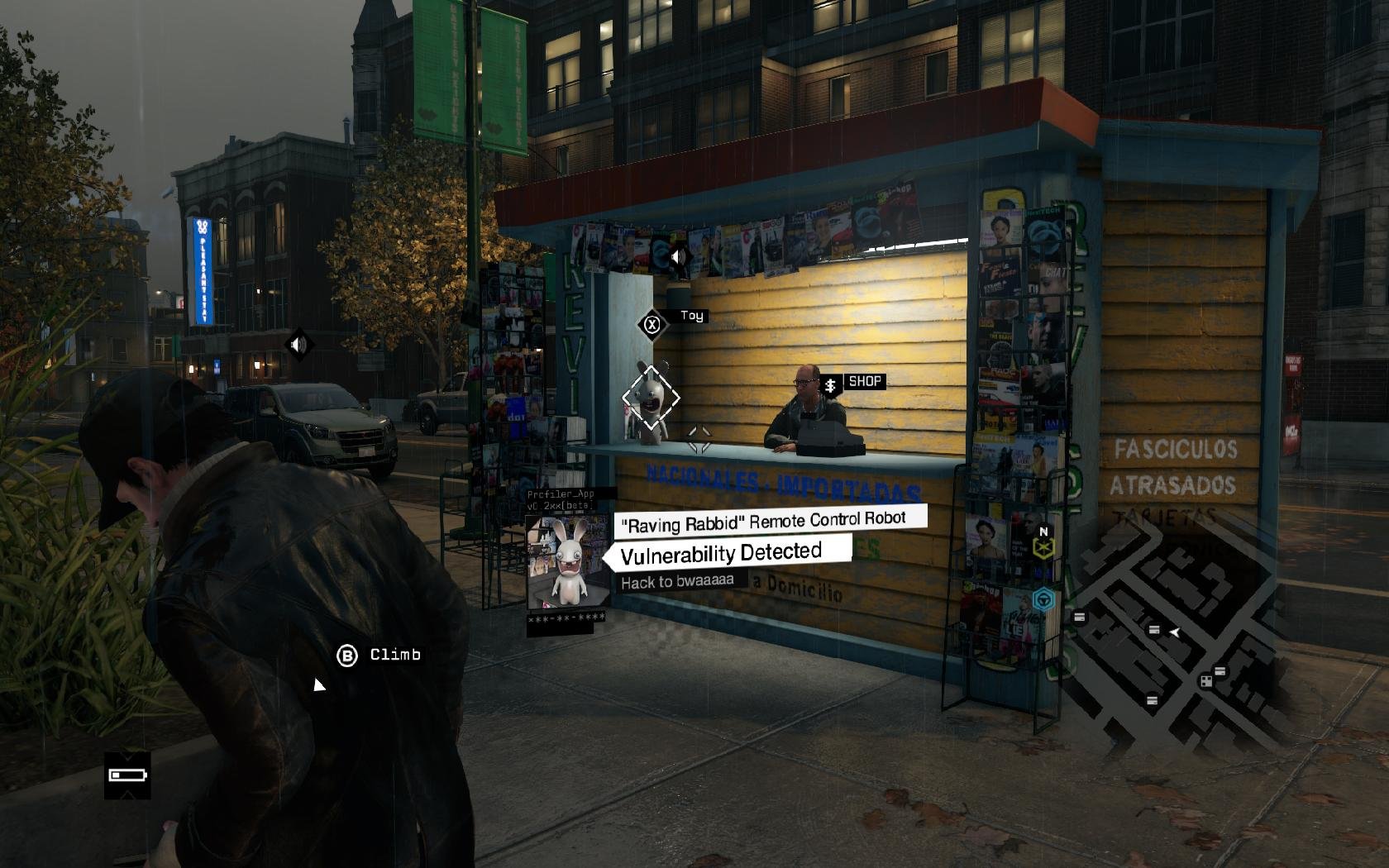
Task: Select the yellow hexagon marker on minimap
Action: 1043,547
